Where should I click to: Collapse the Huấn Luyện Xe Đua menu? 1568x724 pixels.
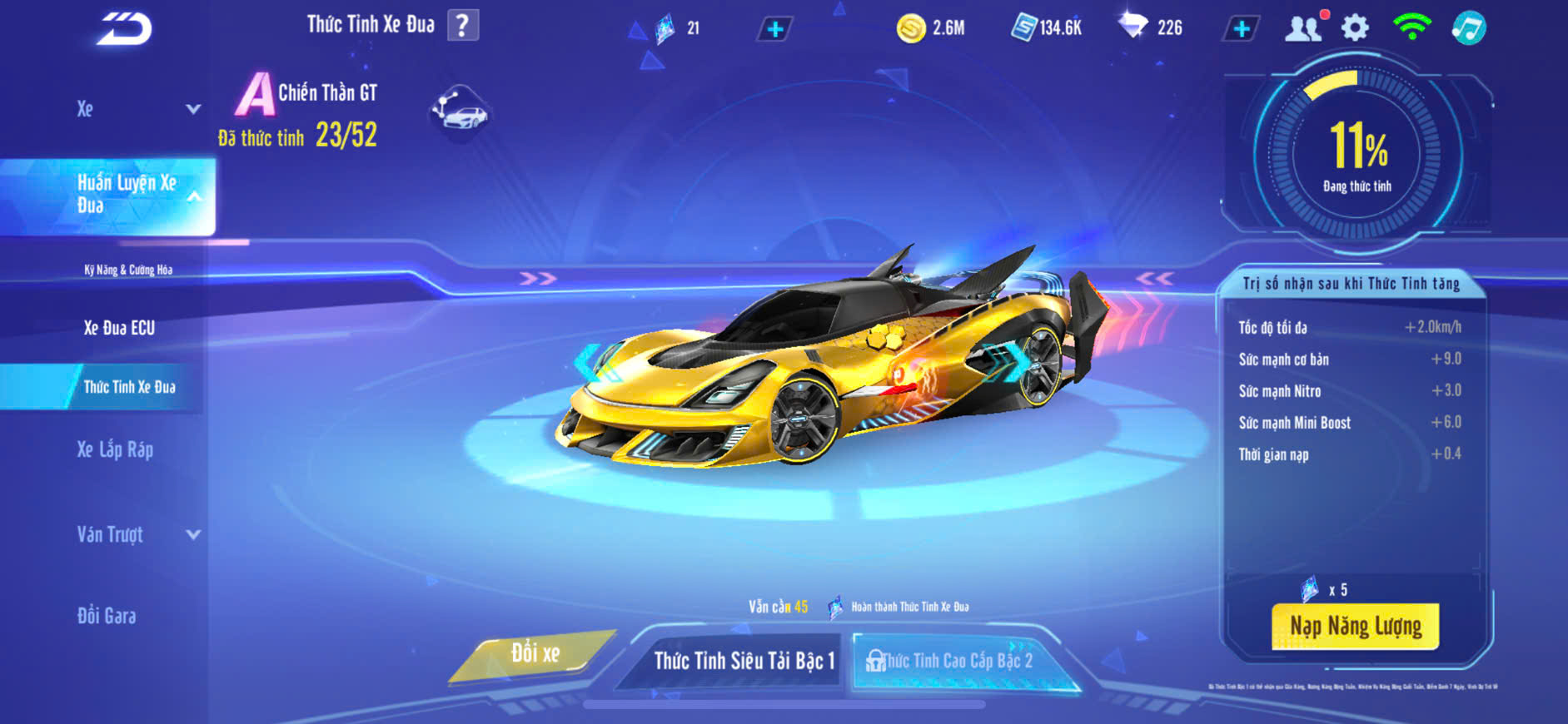tap(193, 197)
